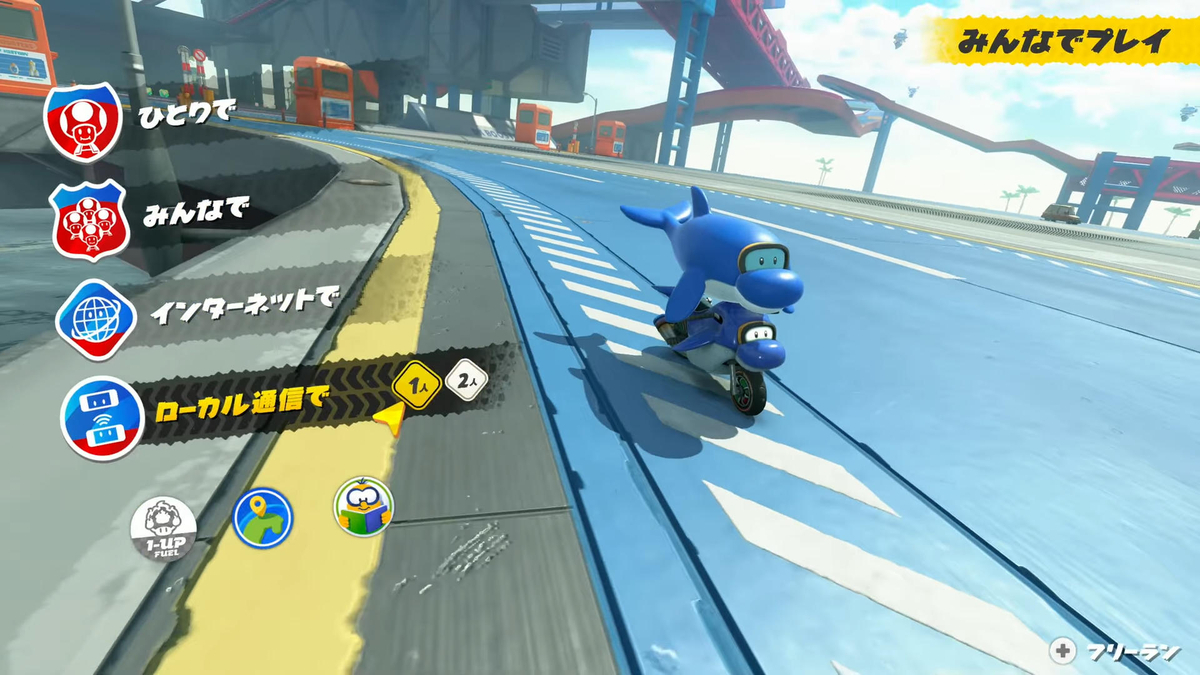Pick the 2人 two-player option
The height and width of the screenshot is (675, 1200).
tap(467, 379)
